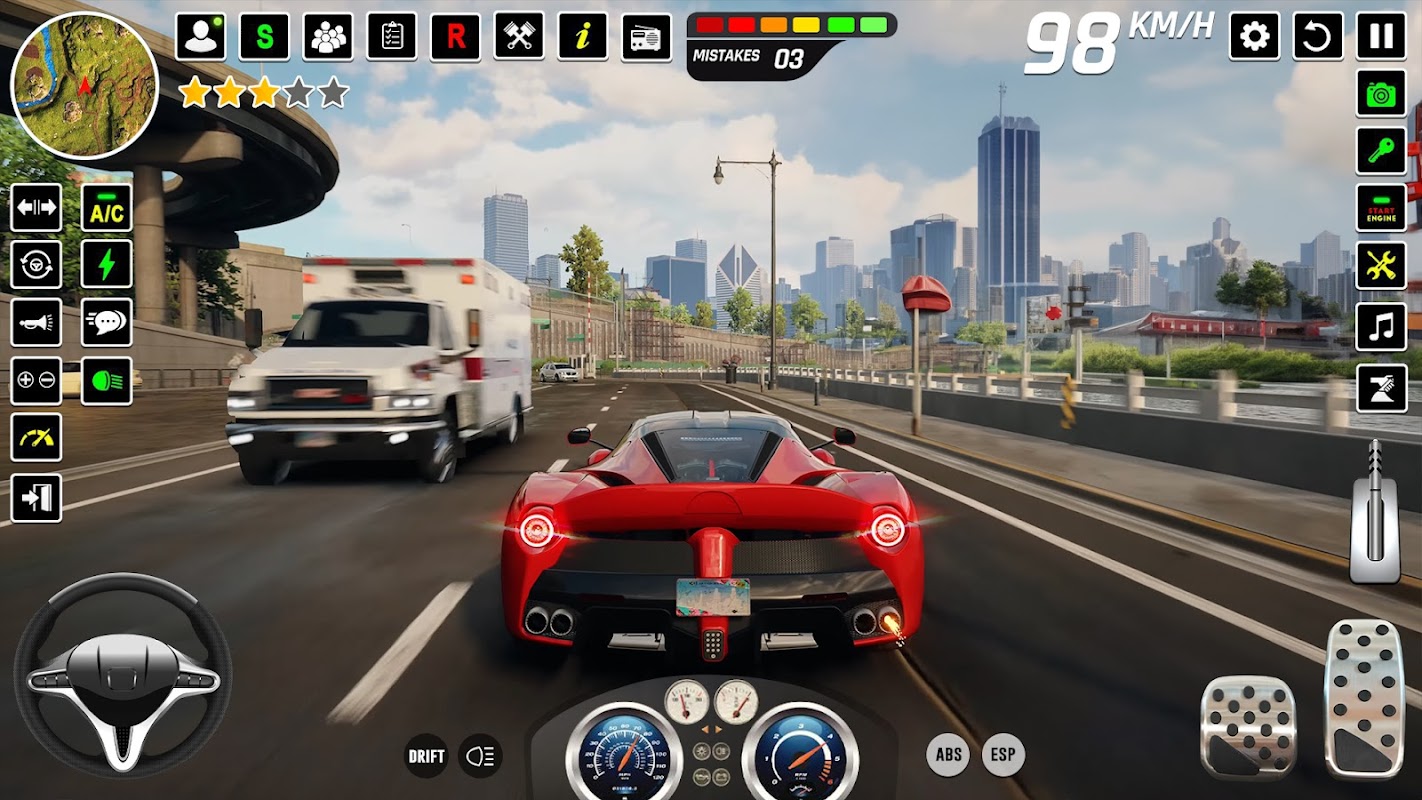Tap the red R button

click(x=456, y=37)
